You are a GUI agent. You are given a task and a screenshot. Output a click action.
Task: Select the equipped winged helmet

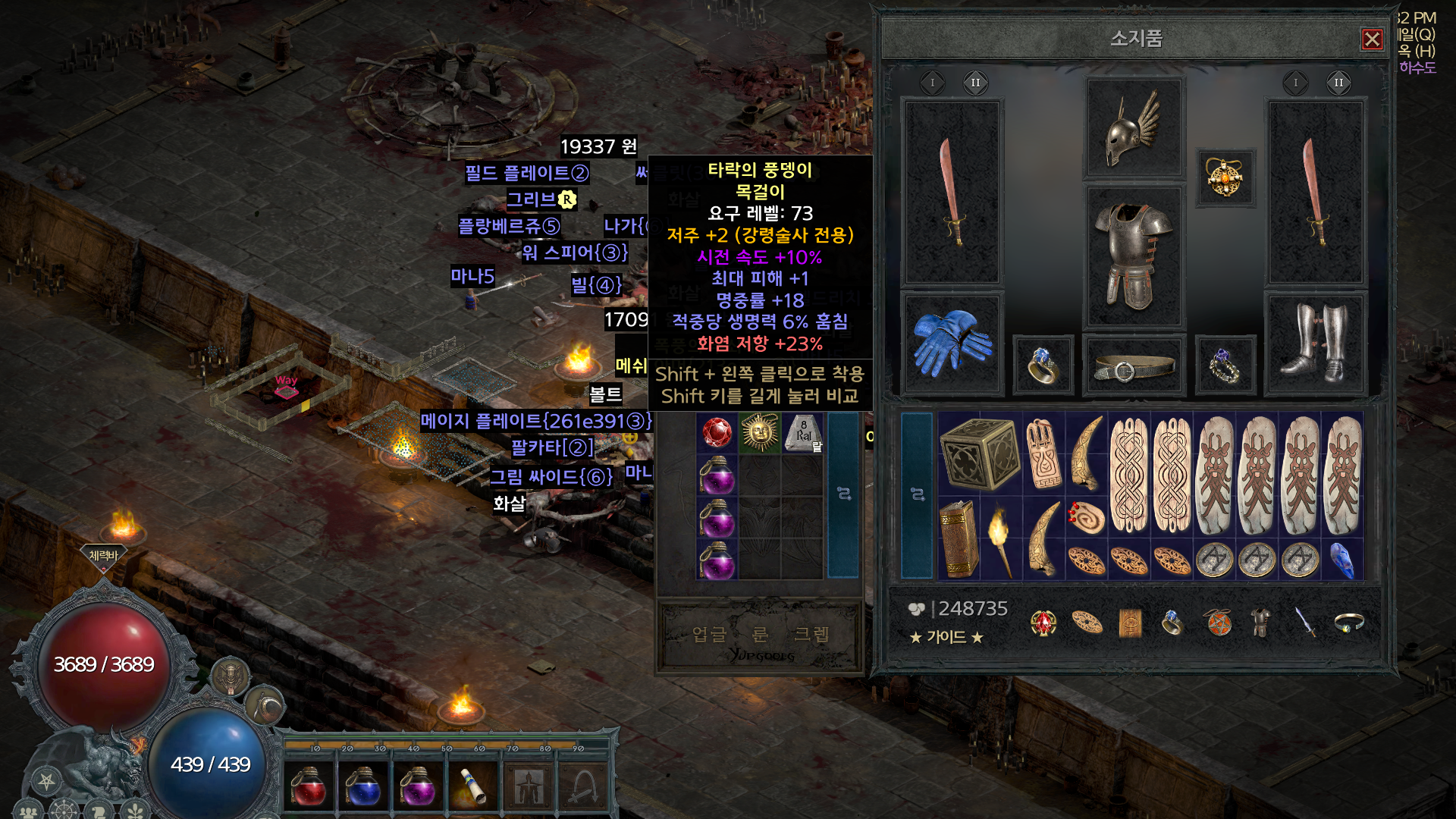click(1134, 127)
